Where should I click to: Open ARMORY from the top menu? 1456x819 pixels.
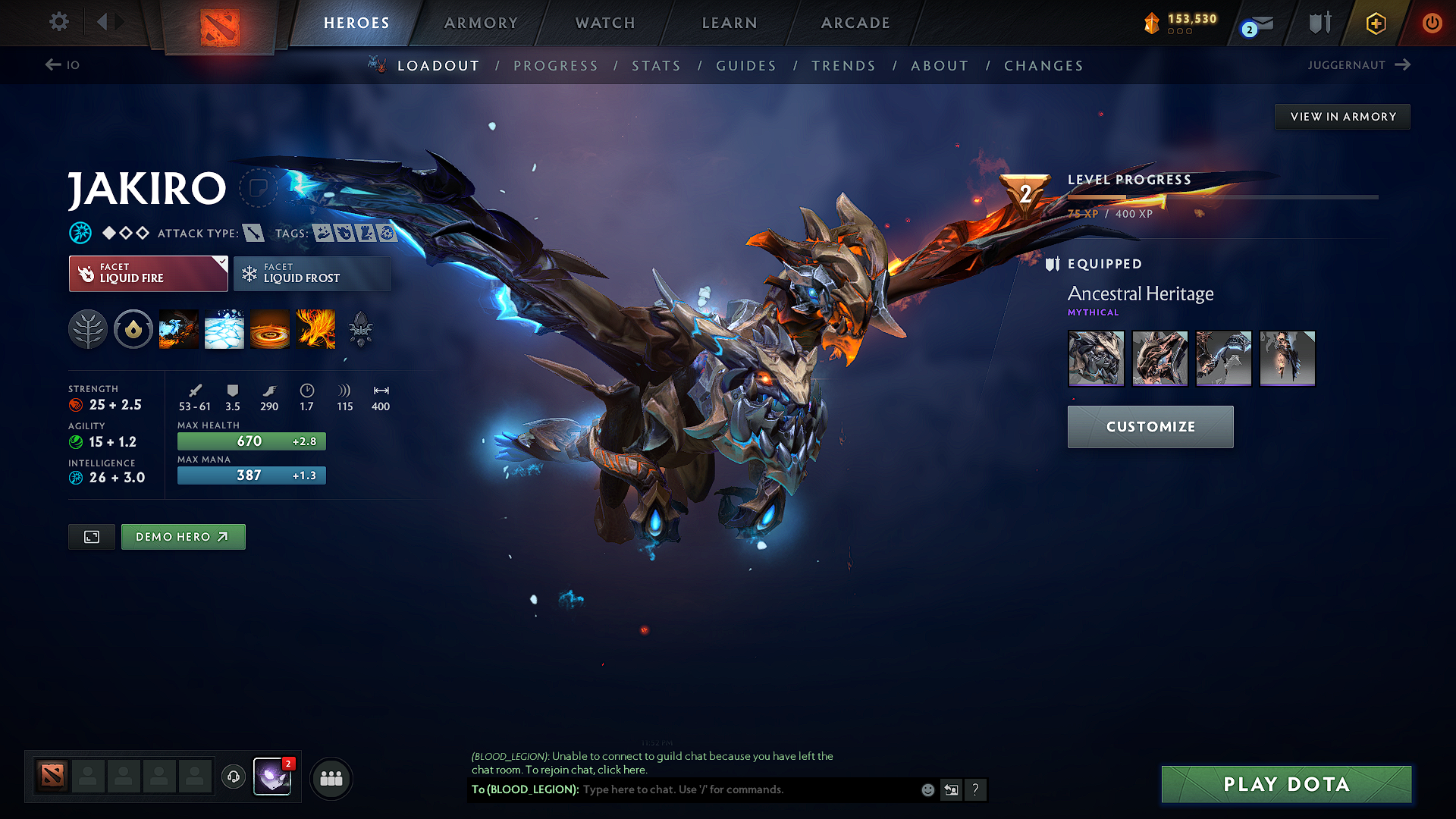pos(480,23)
